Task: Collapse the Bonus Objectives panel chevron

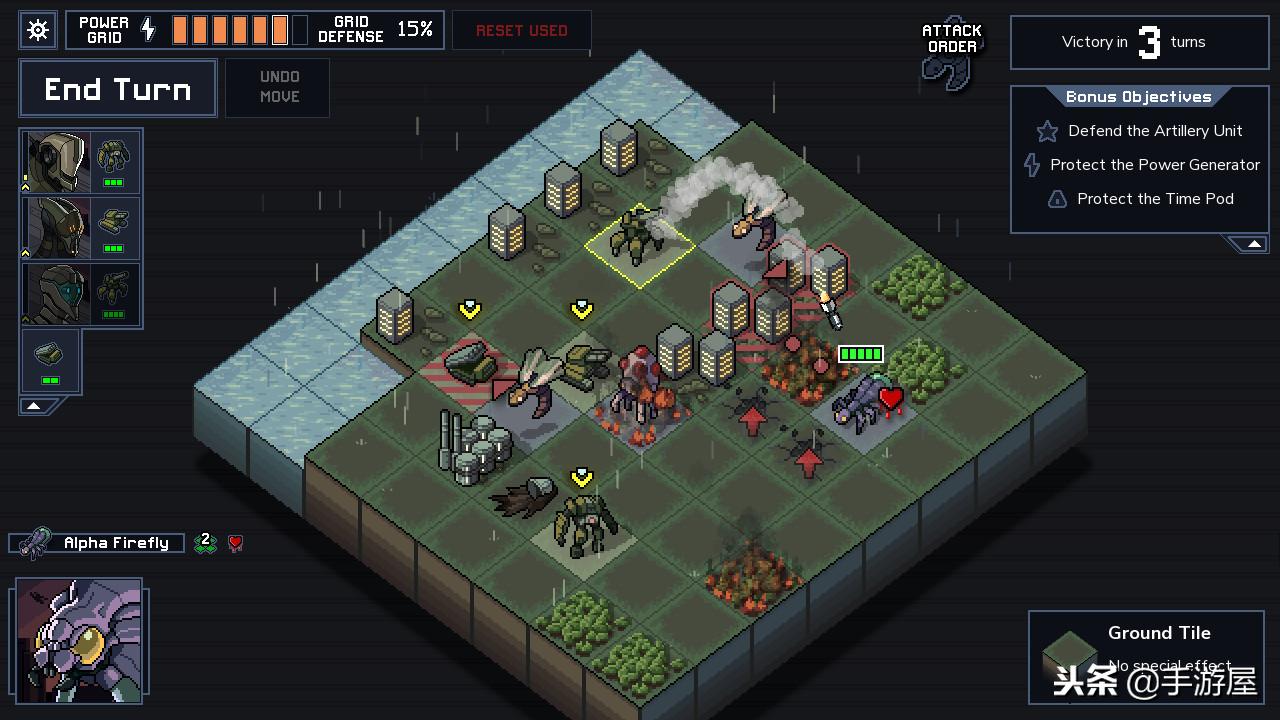Action: (x=1252, y=242)
